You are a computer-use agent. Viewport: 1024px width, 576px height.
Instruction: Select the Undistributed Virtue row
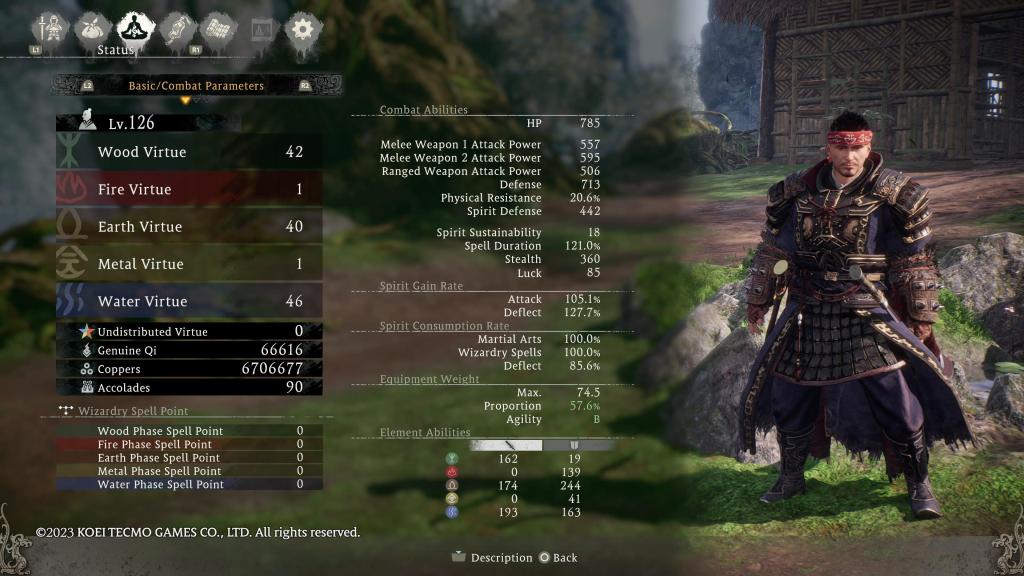[x=189, y=331]
